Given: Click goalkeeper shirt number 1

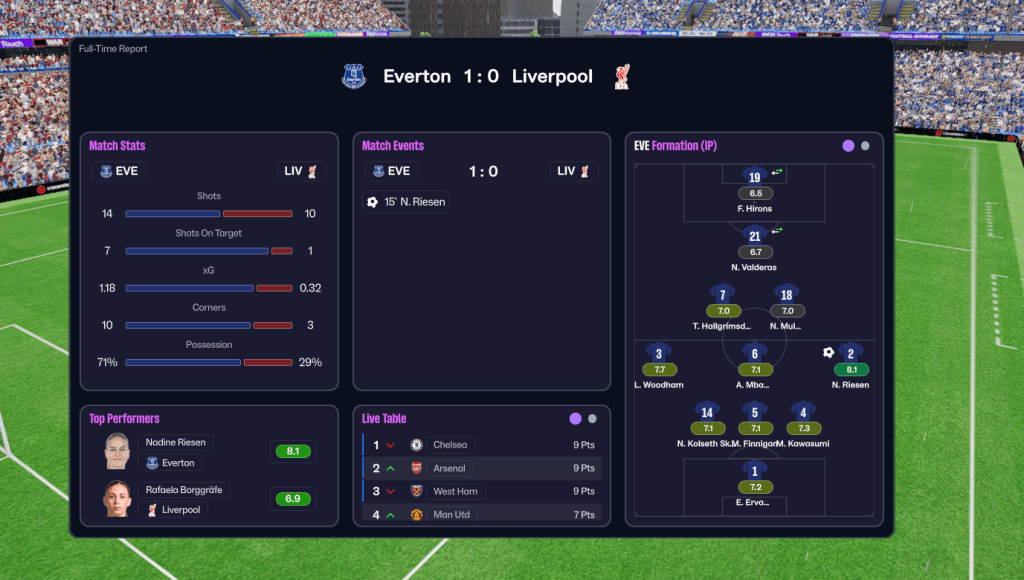Looking at the screenshot, I should tap(755, 470).
